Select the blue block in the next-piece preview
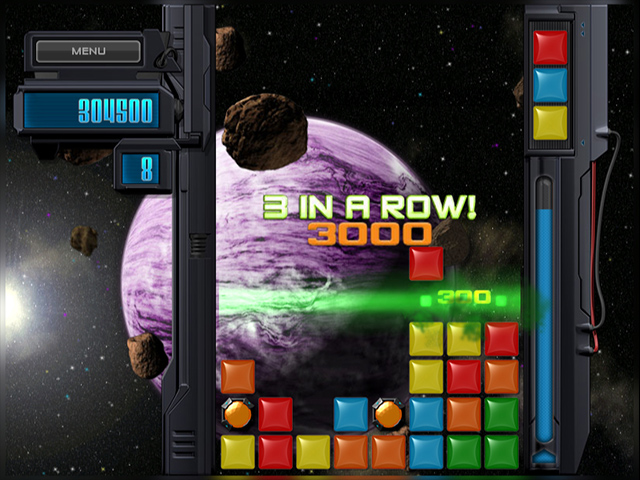 point(550,85)
